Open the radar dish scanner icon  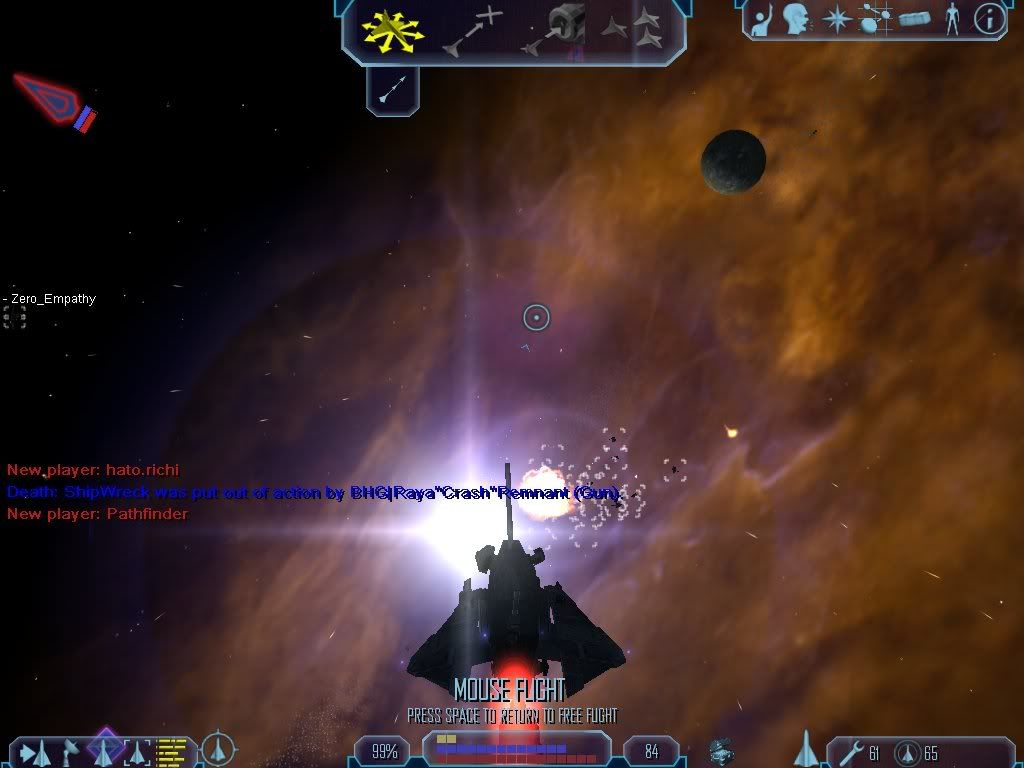click(x=70, y=750)
